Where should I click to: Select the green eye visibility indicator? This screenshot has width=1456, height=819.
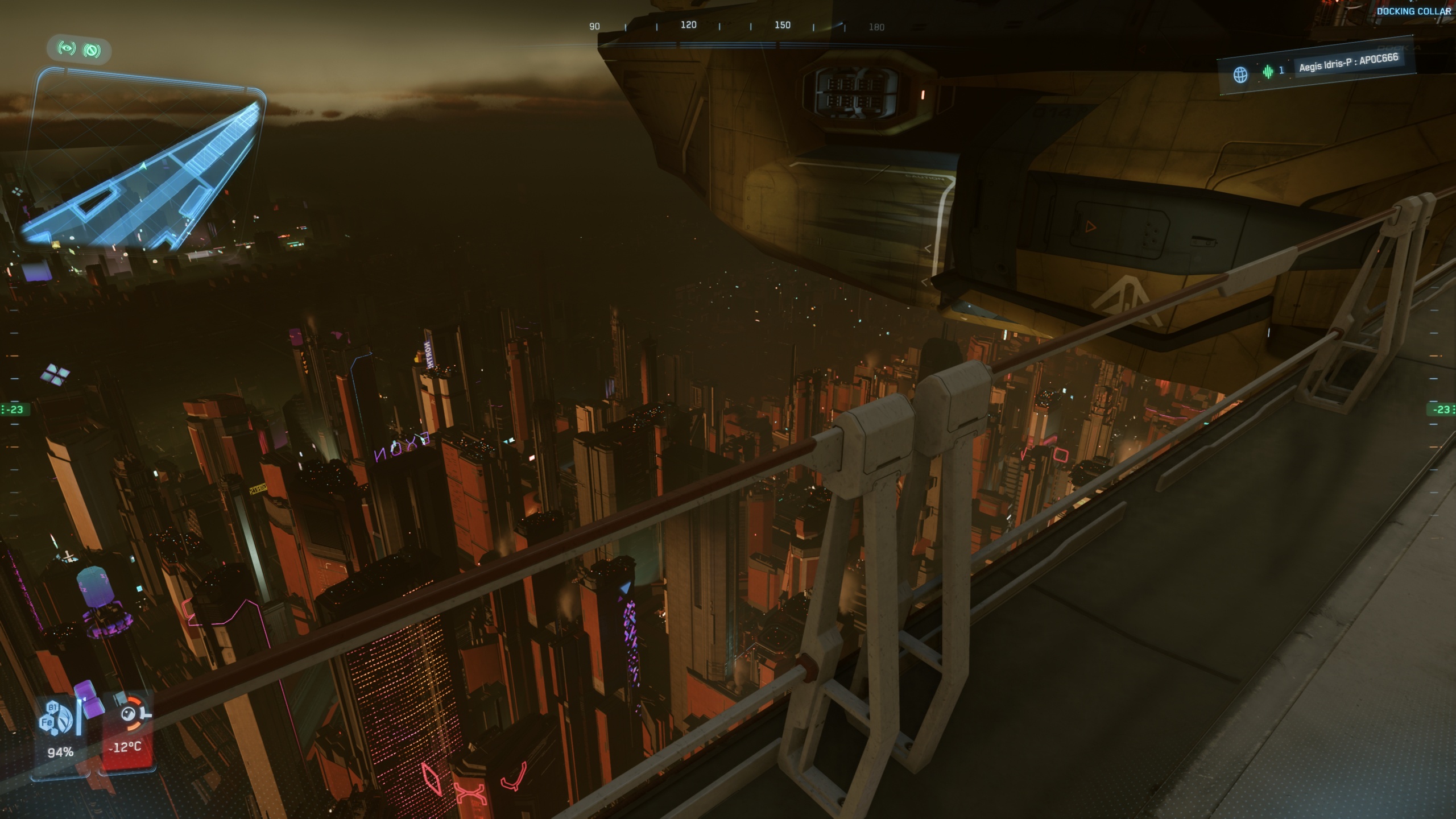(x=67, y=48)
